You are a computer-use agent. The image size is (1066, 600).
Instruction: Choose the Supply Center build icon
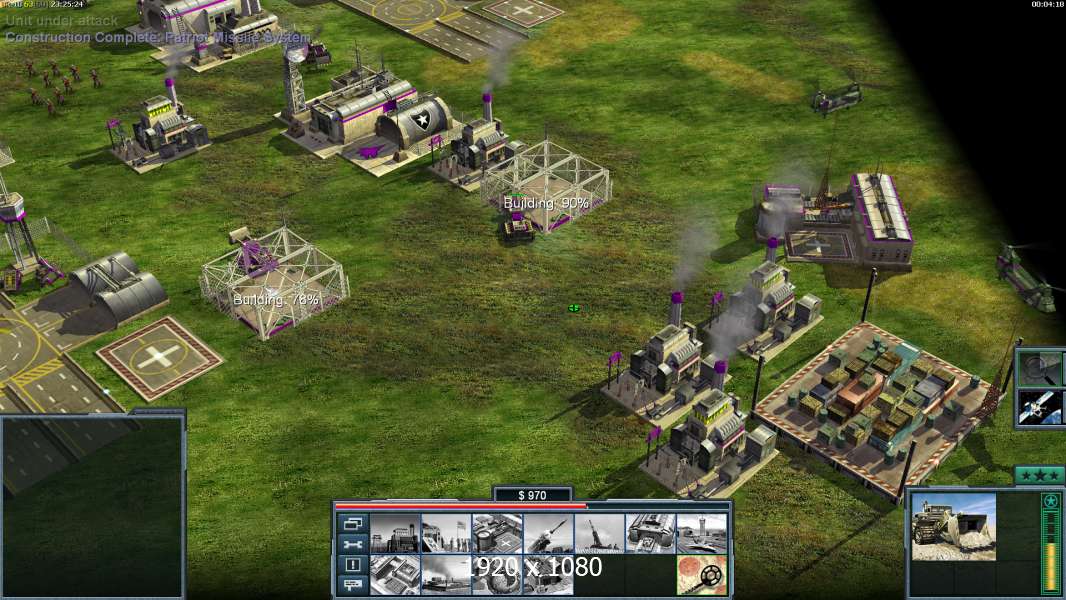[x=497, y=533]
